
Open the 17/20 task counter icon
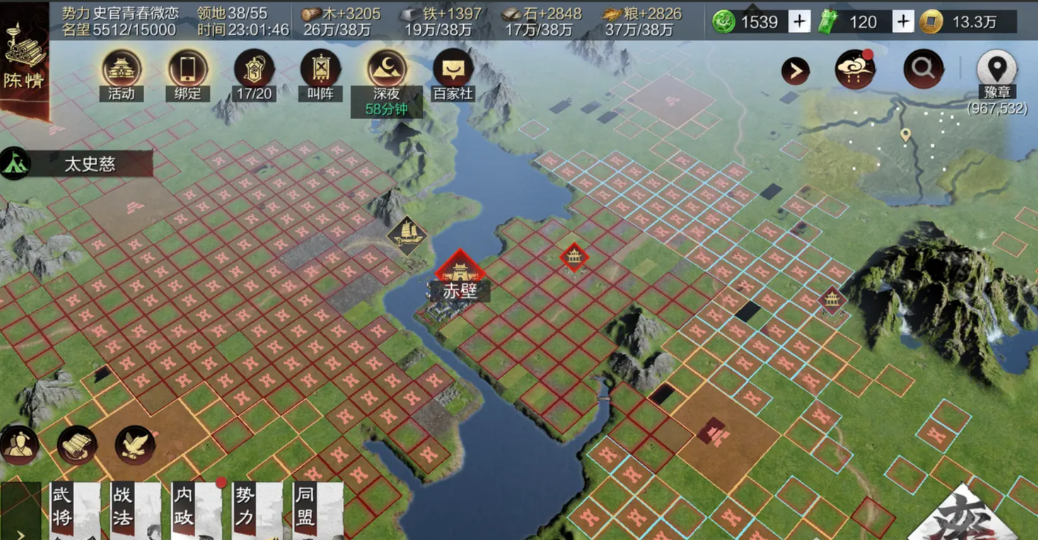click(x=254, y=71)
